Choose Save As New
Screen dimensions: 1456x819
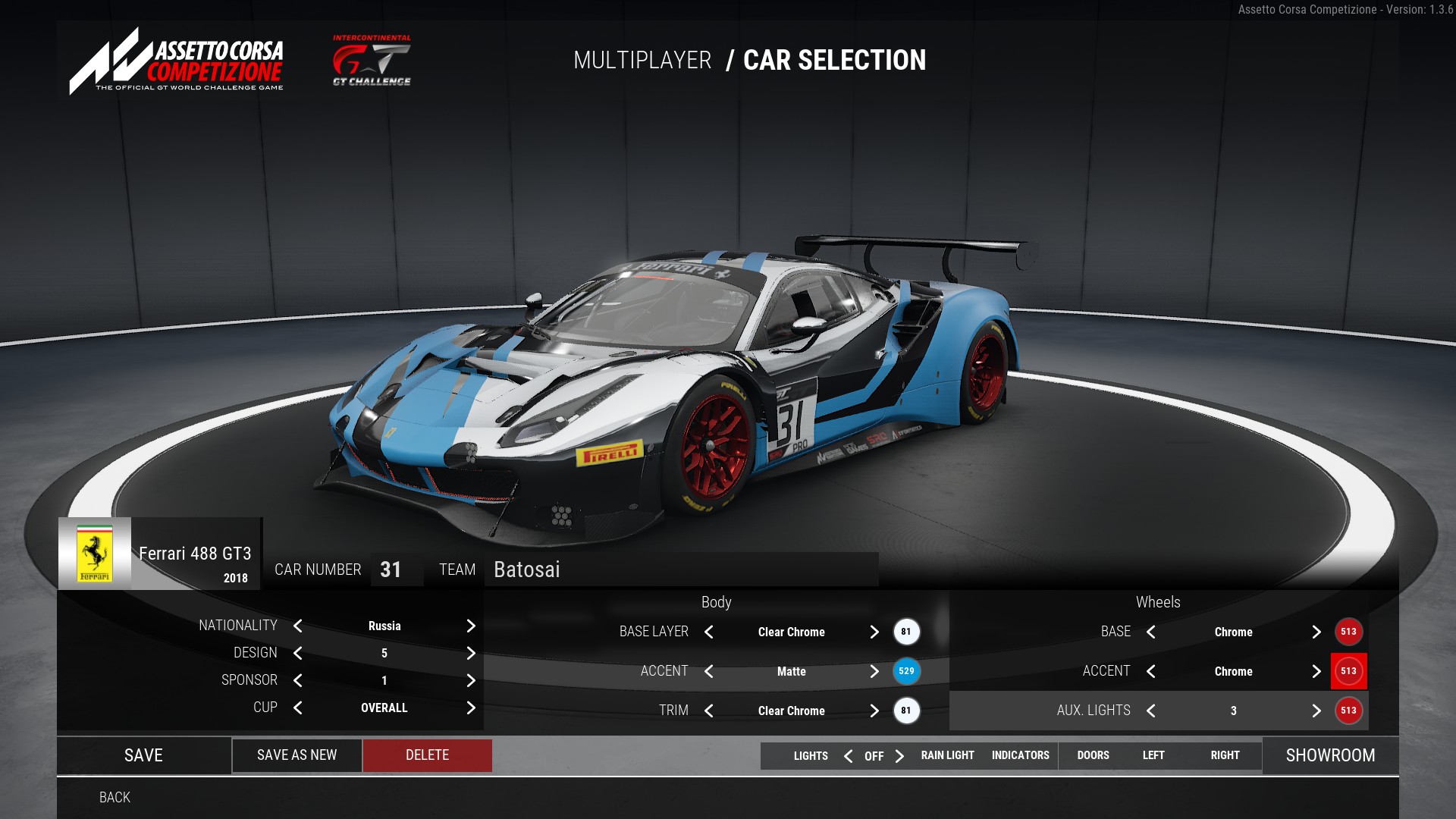click(297, 755)
